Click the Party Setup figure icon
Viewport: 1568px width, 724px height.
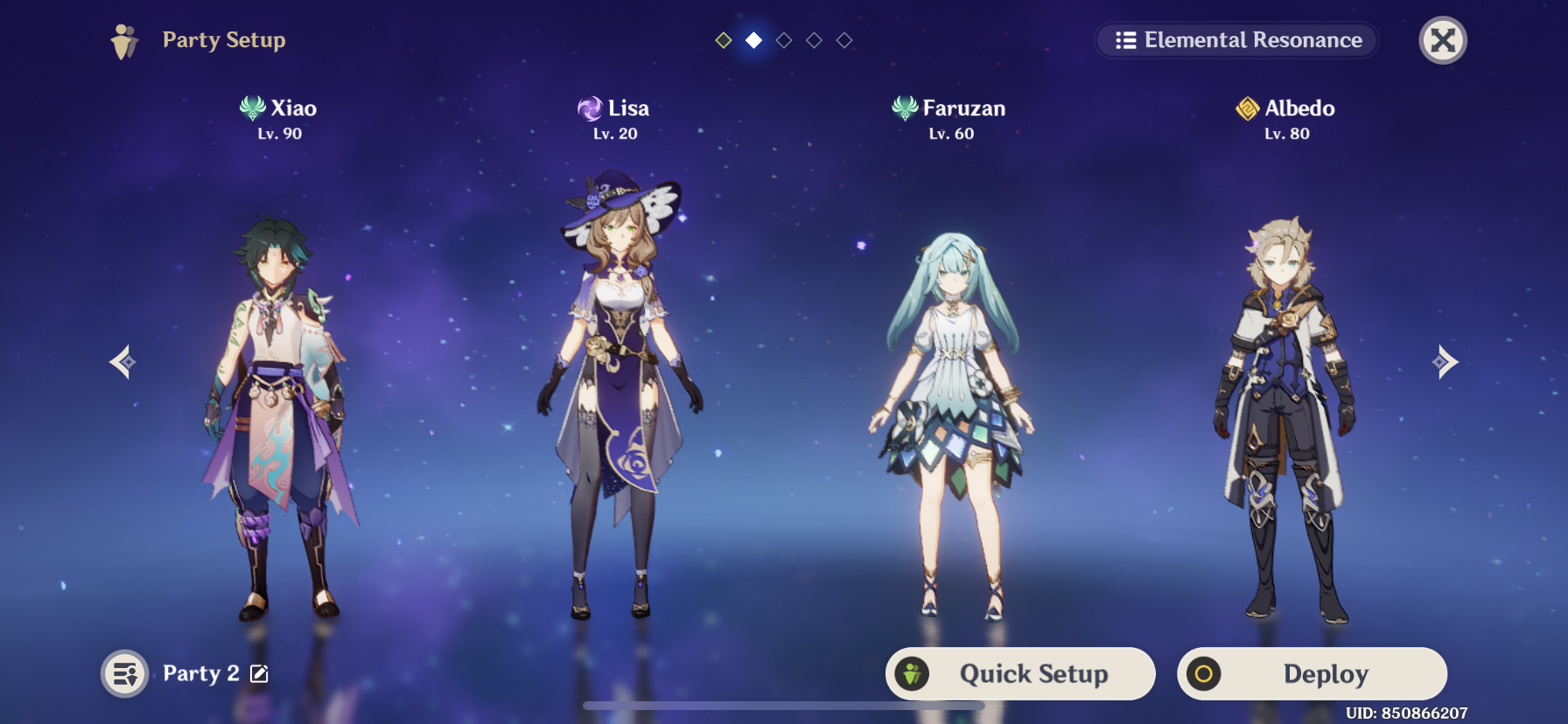122,39
